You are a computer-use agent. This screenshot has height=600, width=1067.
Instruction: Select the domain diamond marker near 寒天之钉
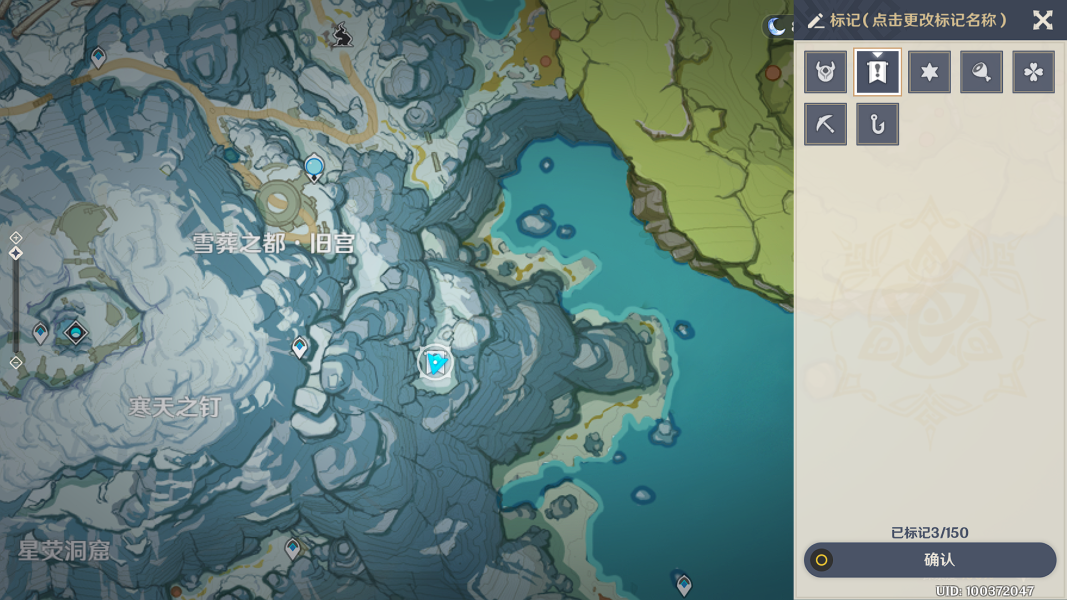[76, 332]
